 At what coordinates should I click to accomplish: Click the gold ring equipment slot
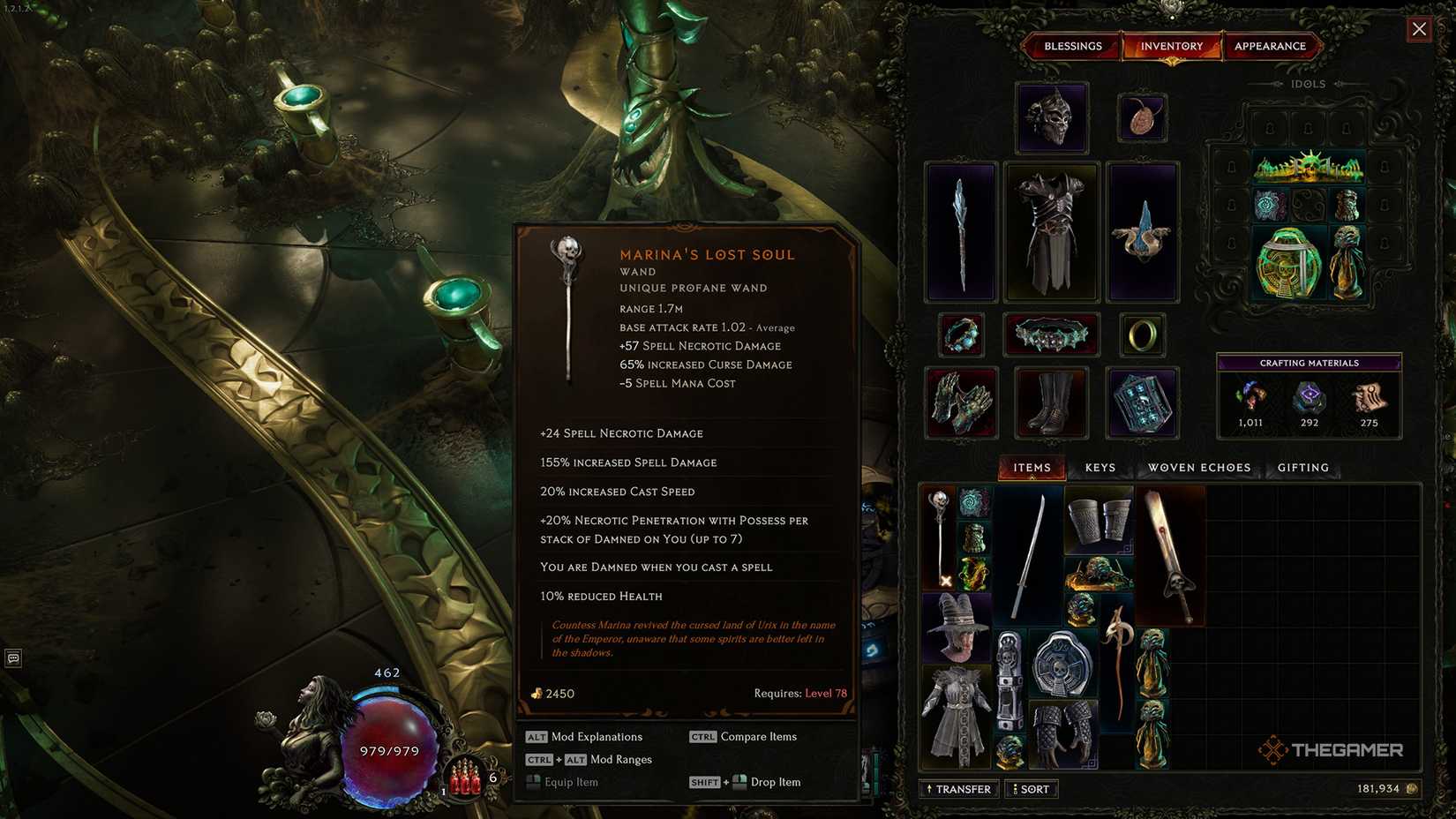(x=1143, y=334)
